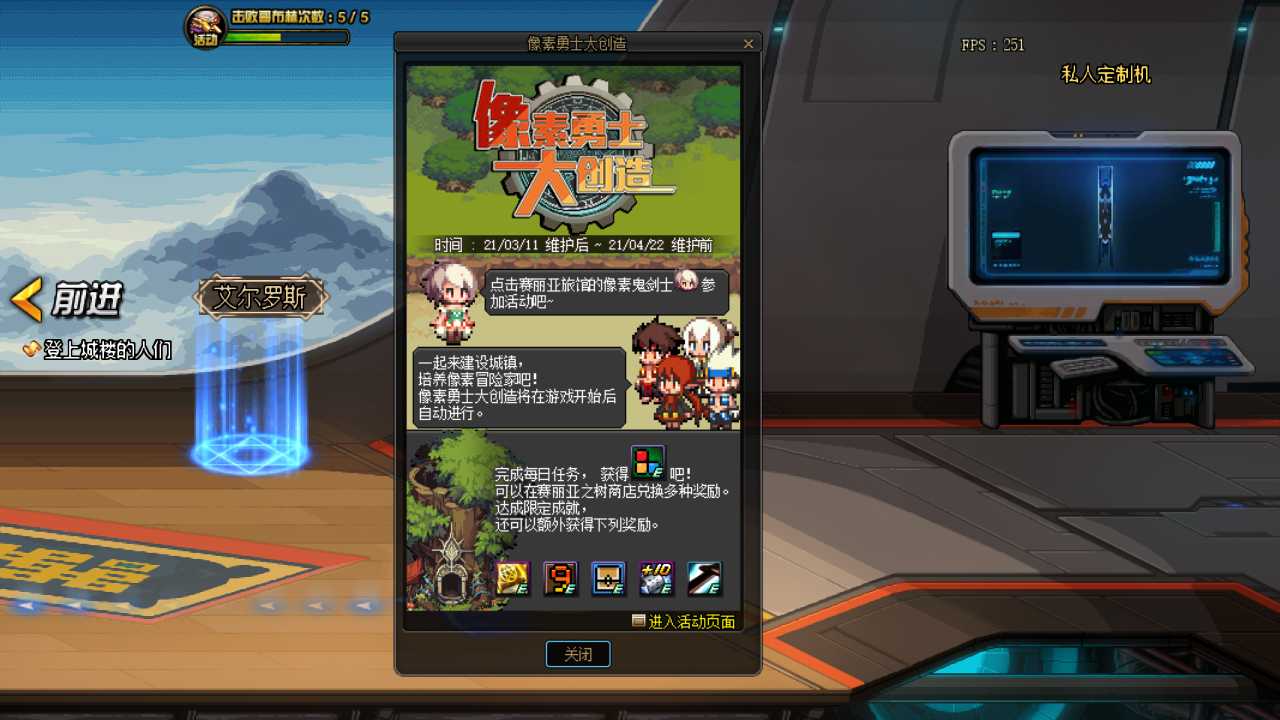Click the 像素勇士大创造 title bar
This screenshot has height=720, width=1280.
(x=578, y=43)
